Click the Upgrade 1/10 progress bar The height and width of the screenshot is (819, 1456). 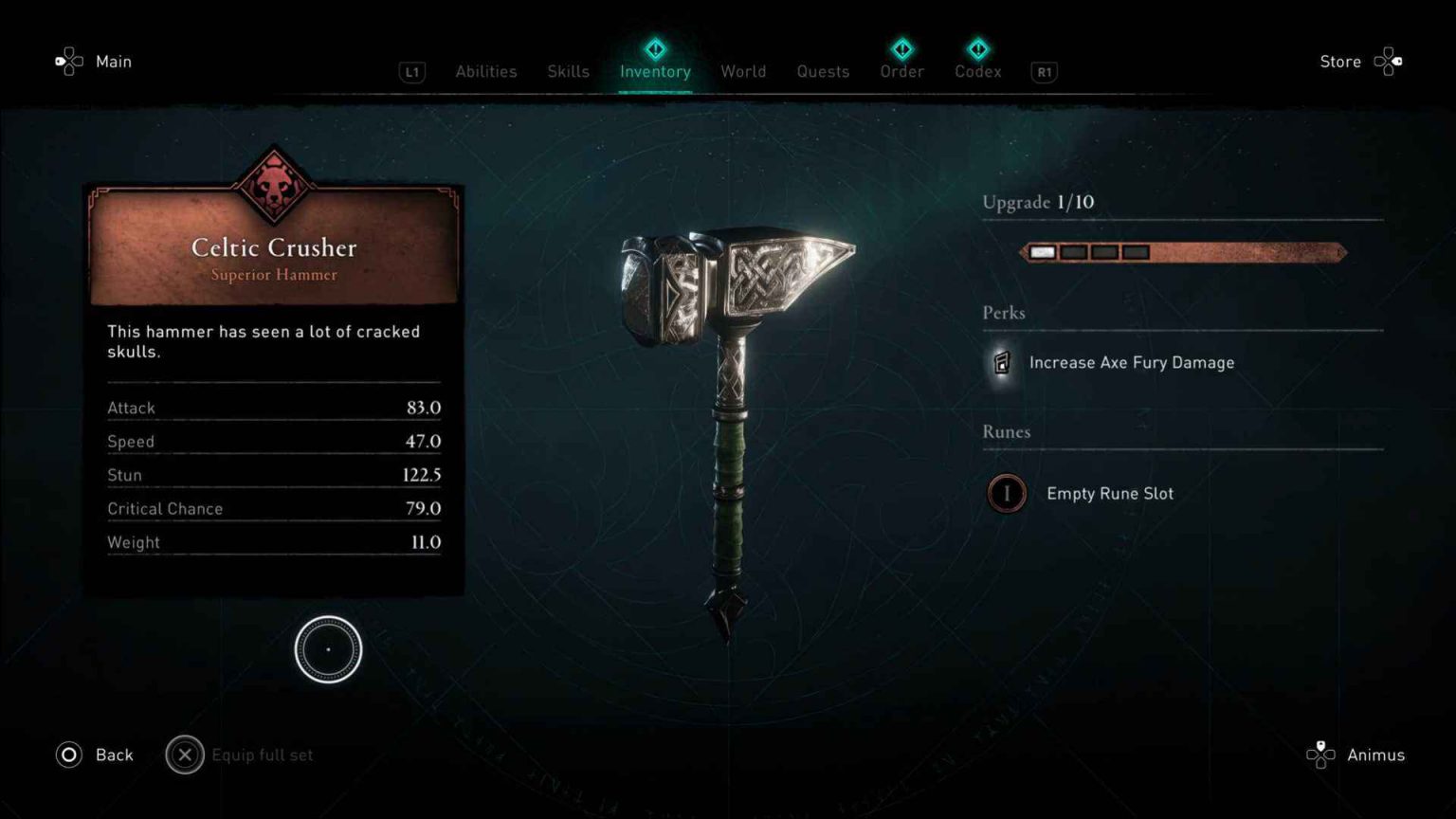coord(1181,252)
